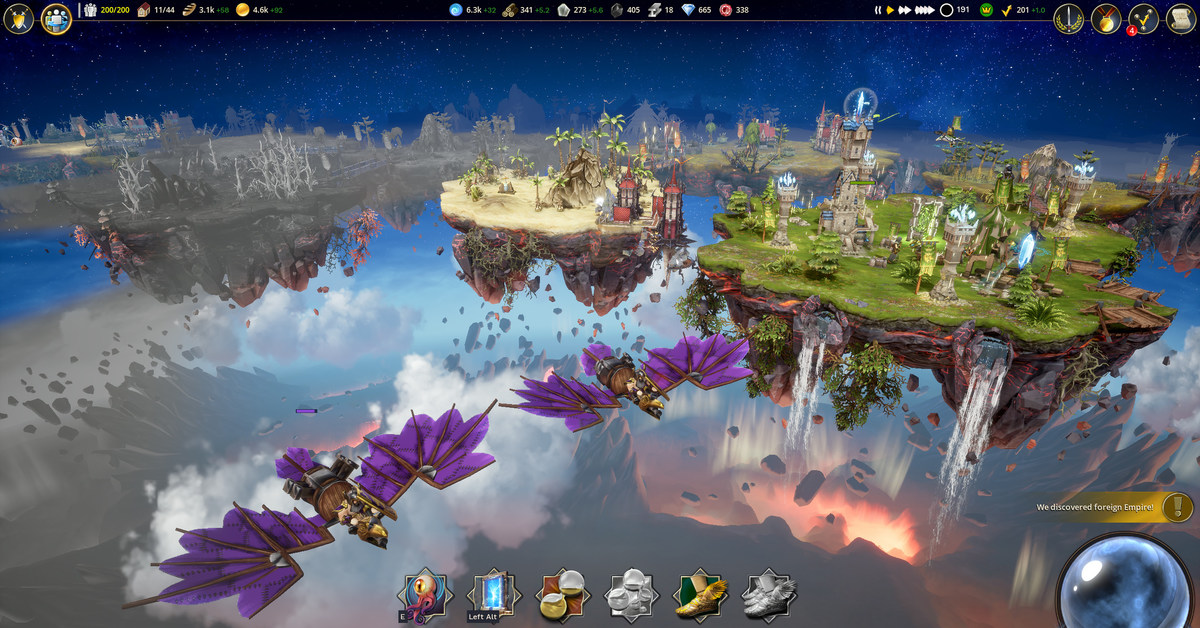The height and width of the screenshot is (628, 1200).
Task: Activate the golden winged boot ability
Action: pyautogui.click(x=700, y=596)
